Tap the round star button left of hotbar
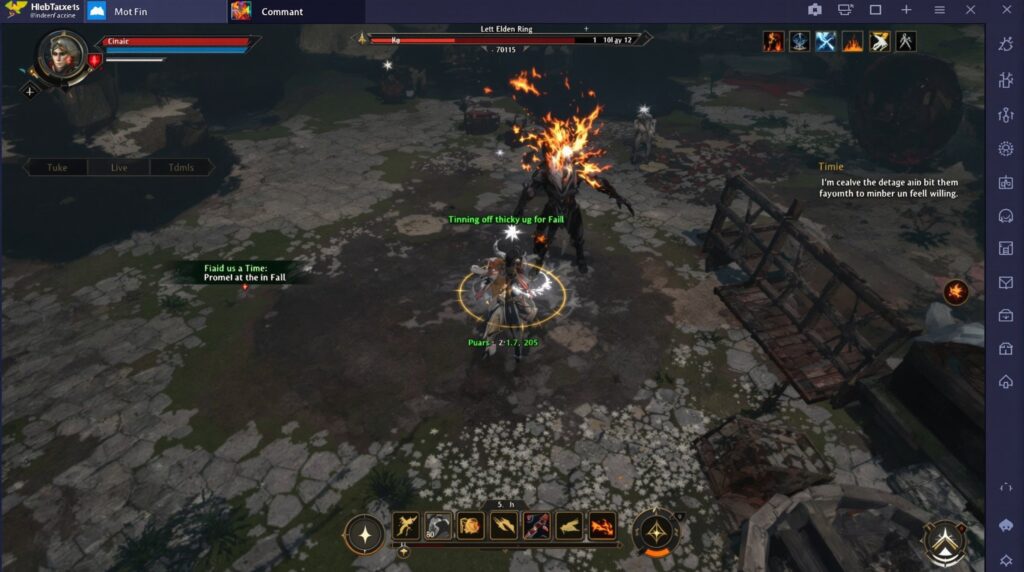Image resolution: width=1024 pixels, height=572 pixels. coord(364,533)
